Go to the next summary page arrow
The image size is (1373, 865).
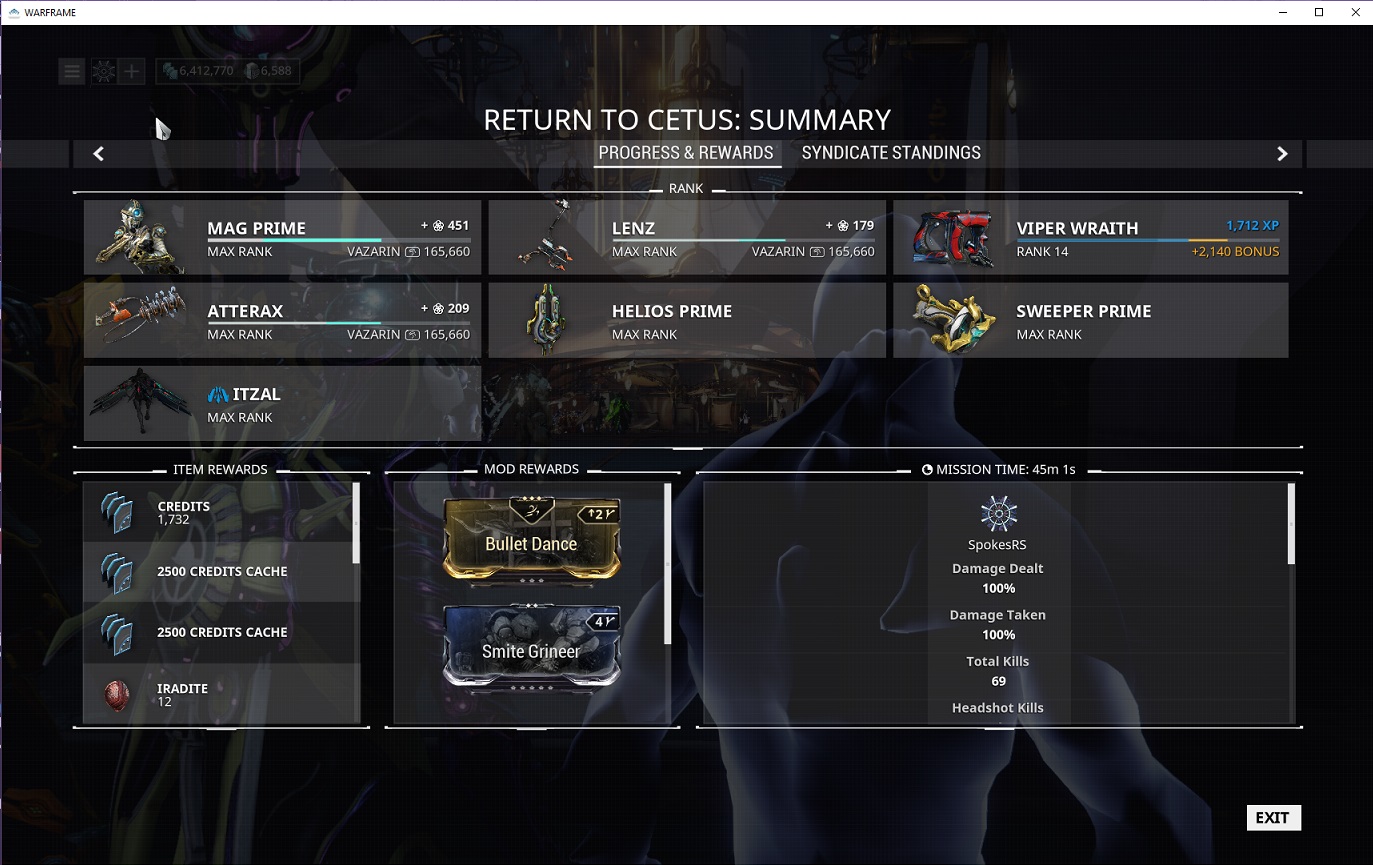[1282, 154]
